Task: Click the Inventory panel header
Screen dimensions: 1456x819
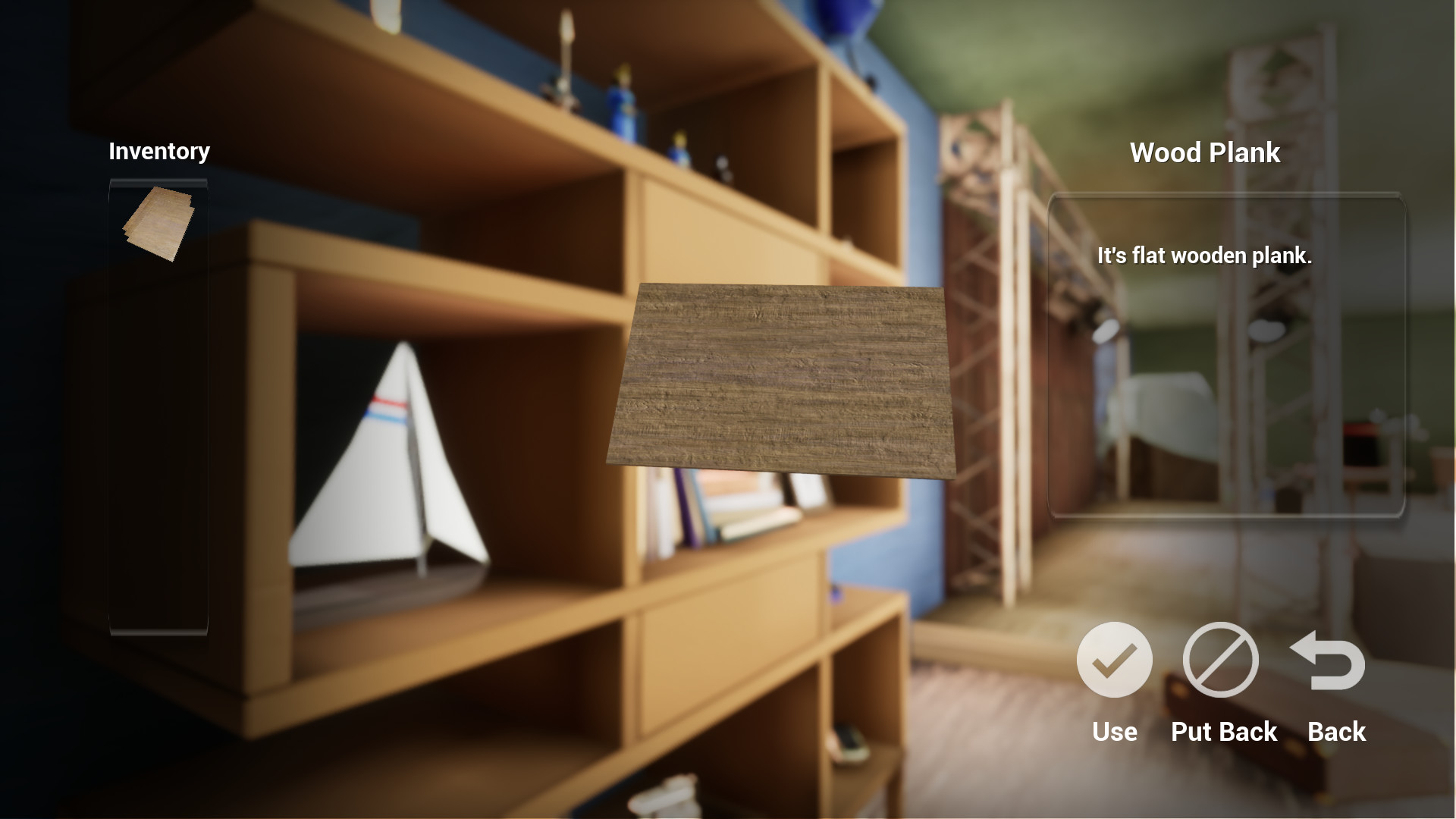Action: coord(159,151)
